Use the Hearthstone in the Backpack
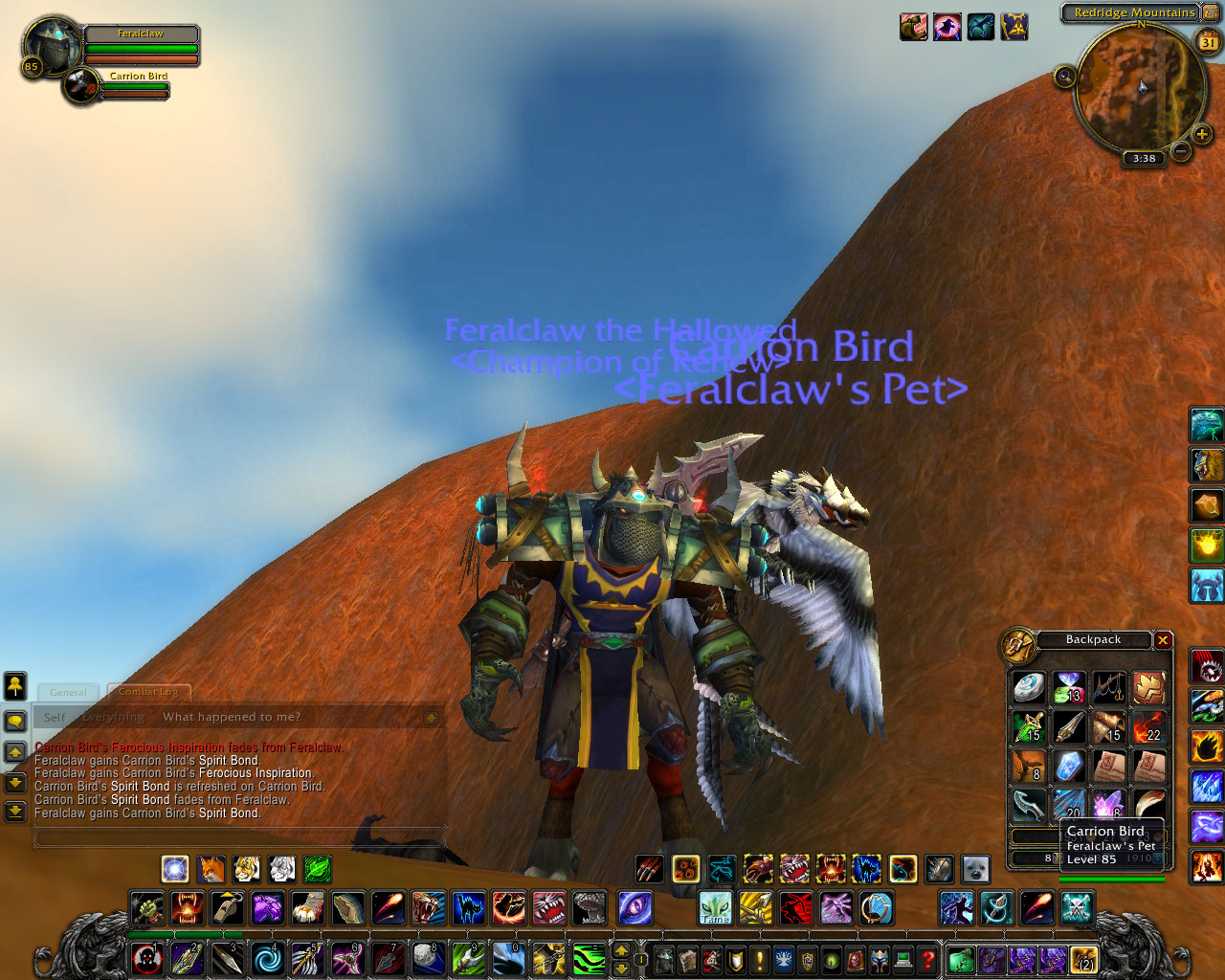Viewport: 1225px width, 980px height. coord(1029,689)
